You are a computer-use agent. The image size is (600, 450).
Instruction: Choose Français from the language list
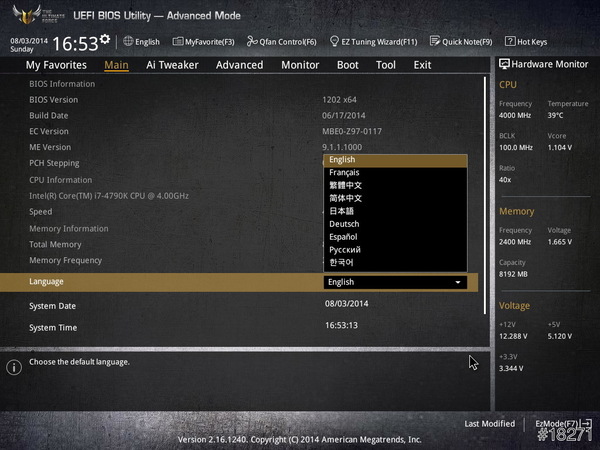pyautogui.click(x=345, y=173)
